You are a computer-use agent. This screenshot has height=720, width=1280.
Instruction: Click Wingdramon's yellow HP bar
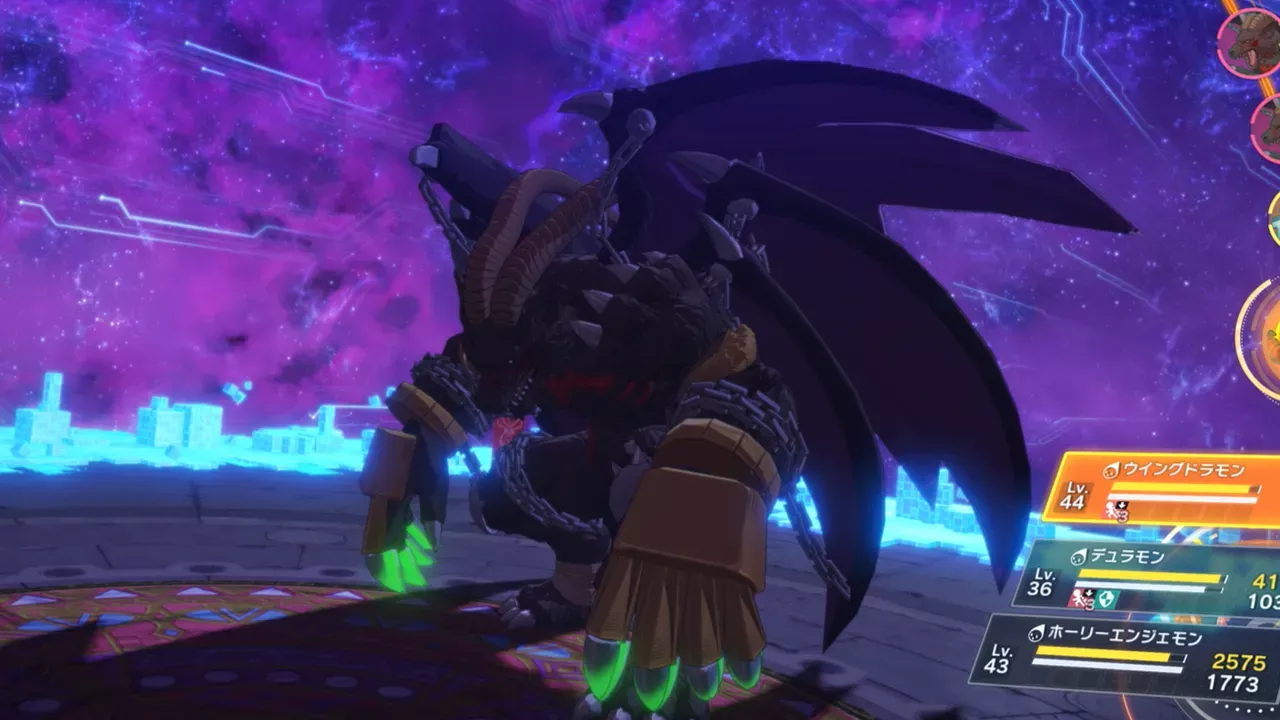[x=1183, y=487]
